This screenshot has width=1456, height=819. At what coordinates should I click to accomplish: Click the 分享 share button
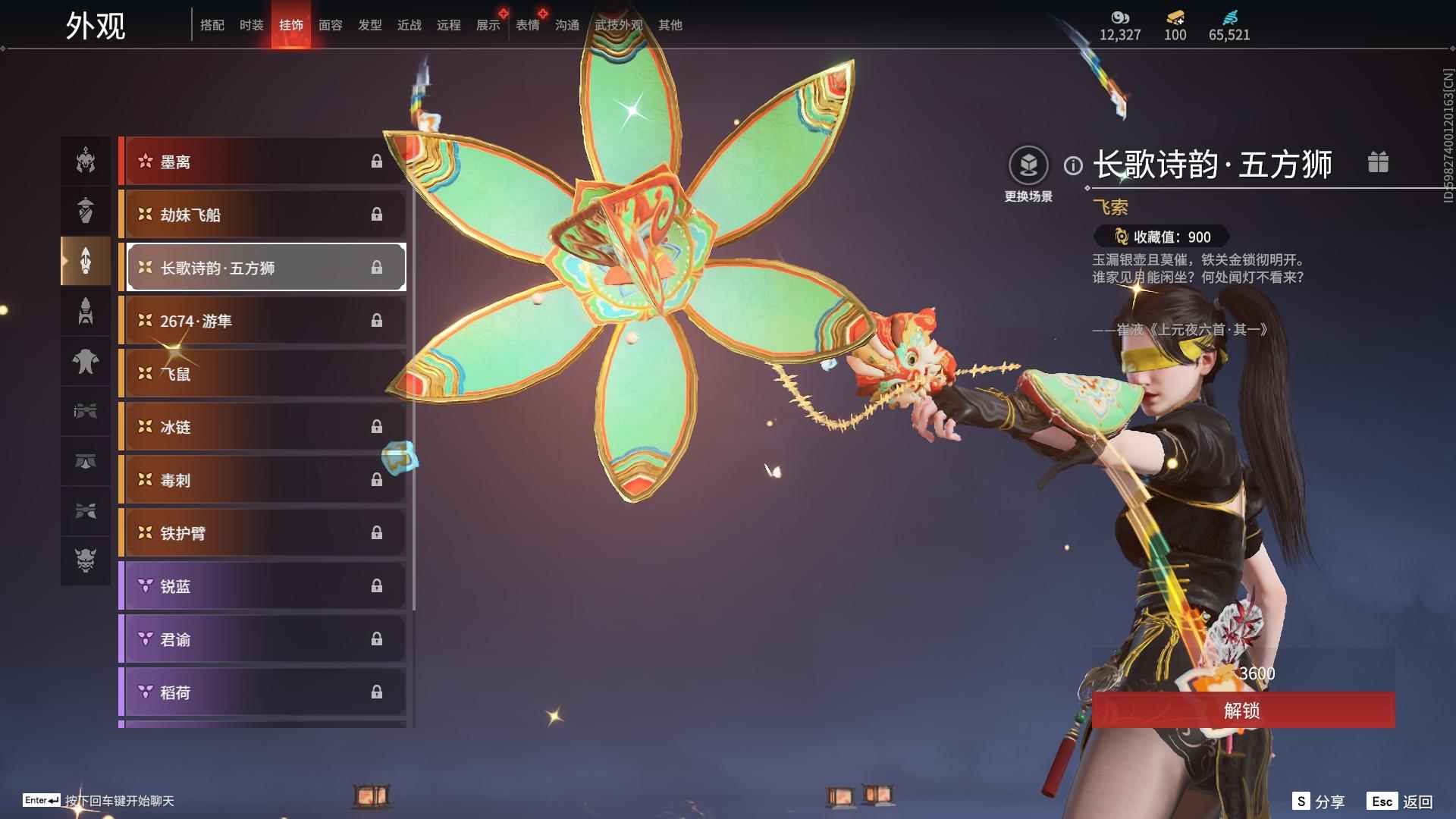(x=1319, y=802)
